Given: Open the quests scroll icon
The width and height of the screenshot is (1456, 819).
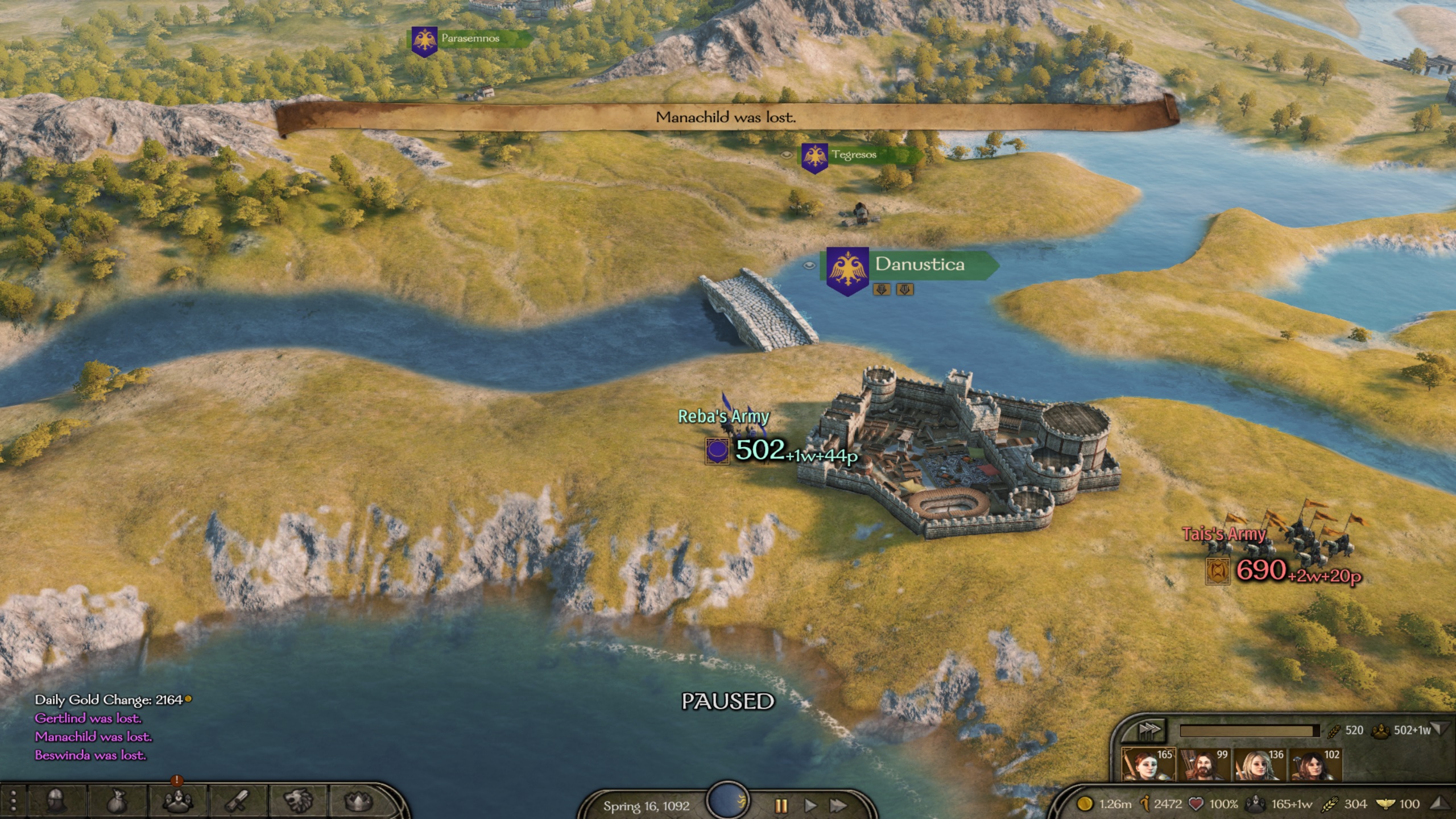Looking at the screenshot, I should click(238, 802).
